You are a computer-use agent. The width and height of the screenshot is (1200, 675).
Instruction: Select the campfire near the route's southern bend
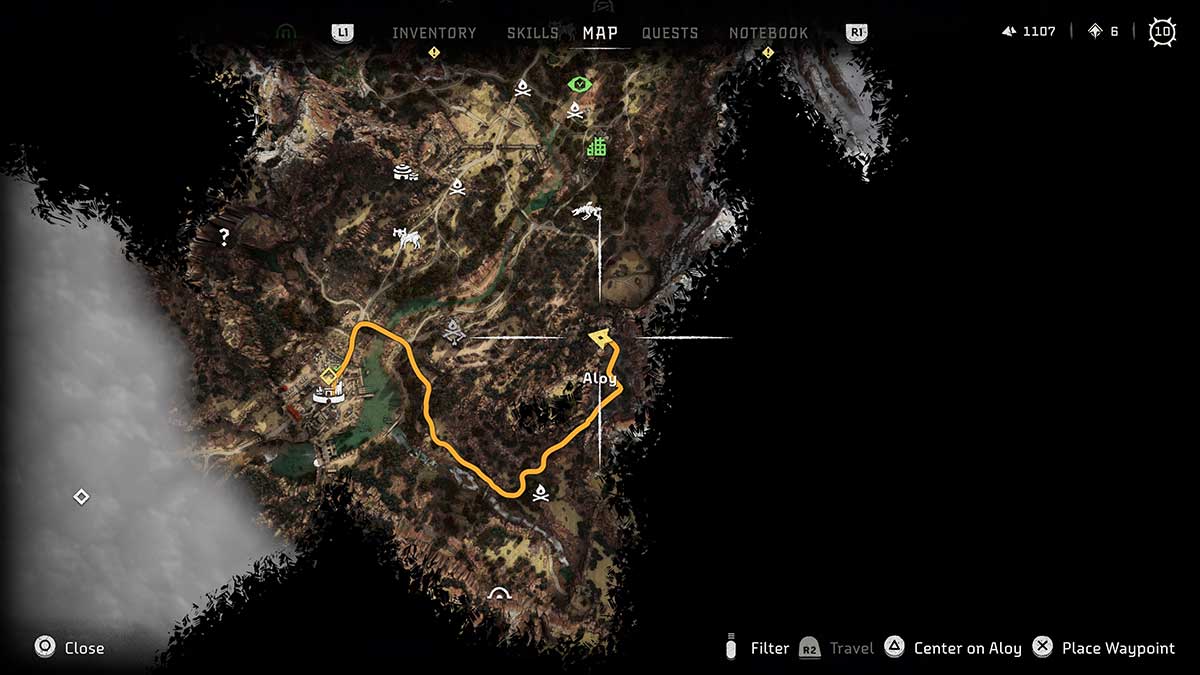tap(541, 491)
